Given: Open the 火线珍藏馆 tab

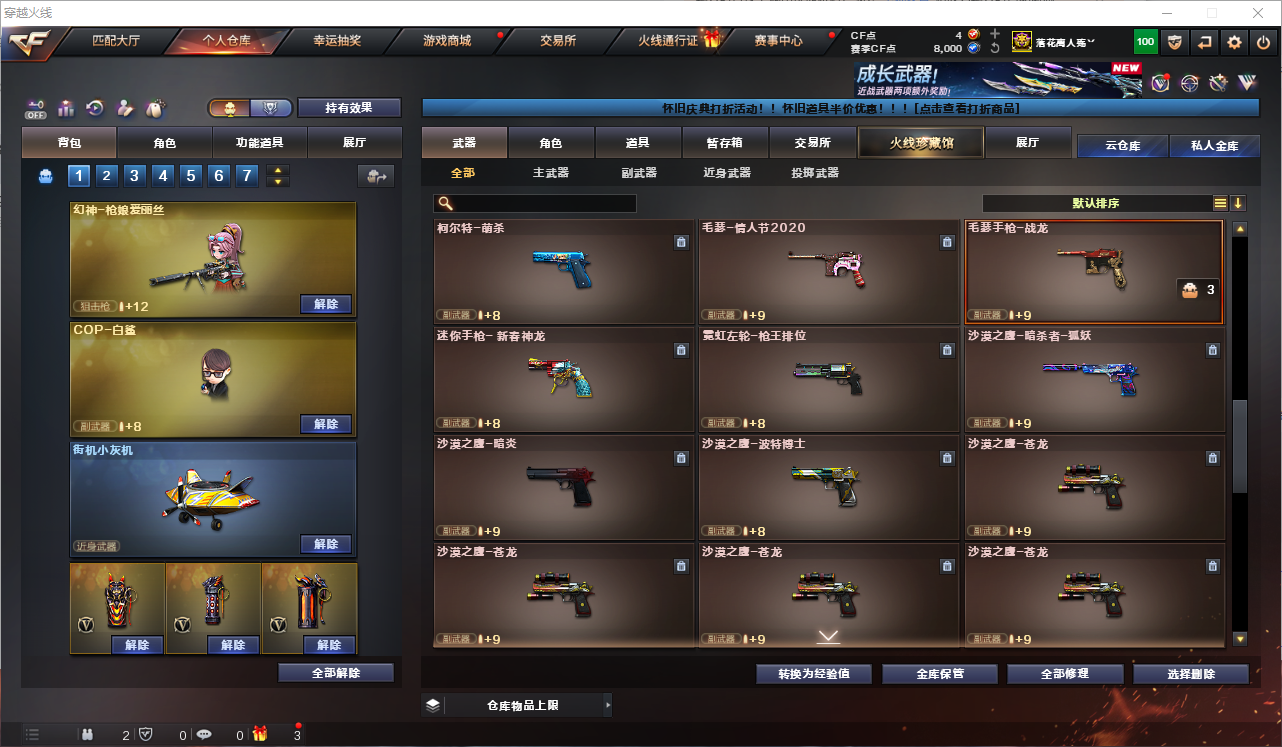Looking at the screenshot, I should (x=921, y=143).
